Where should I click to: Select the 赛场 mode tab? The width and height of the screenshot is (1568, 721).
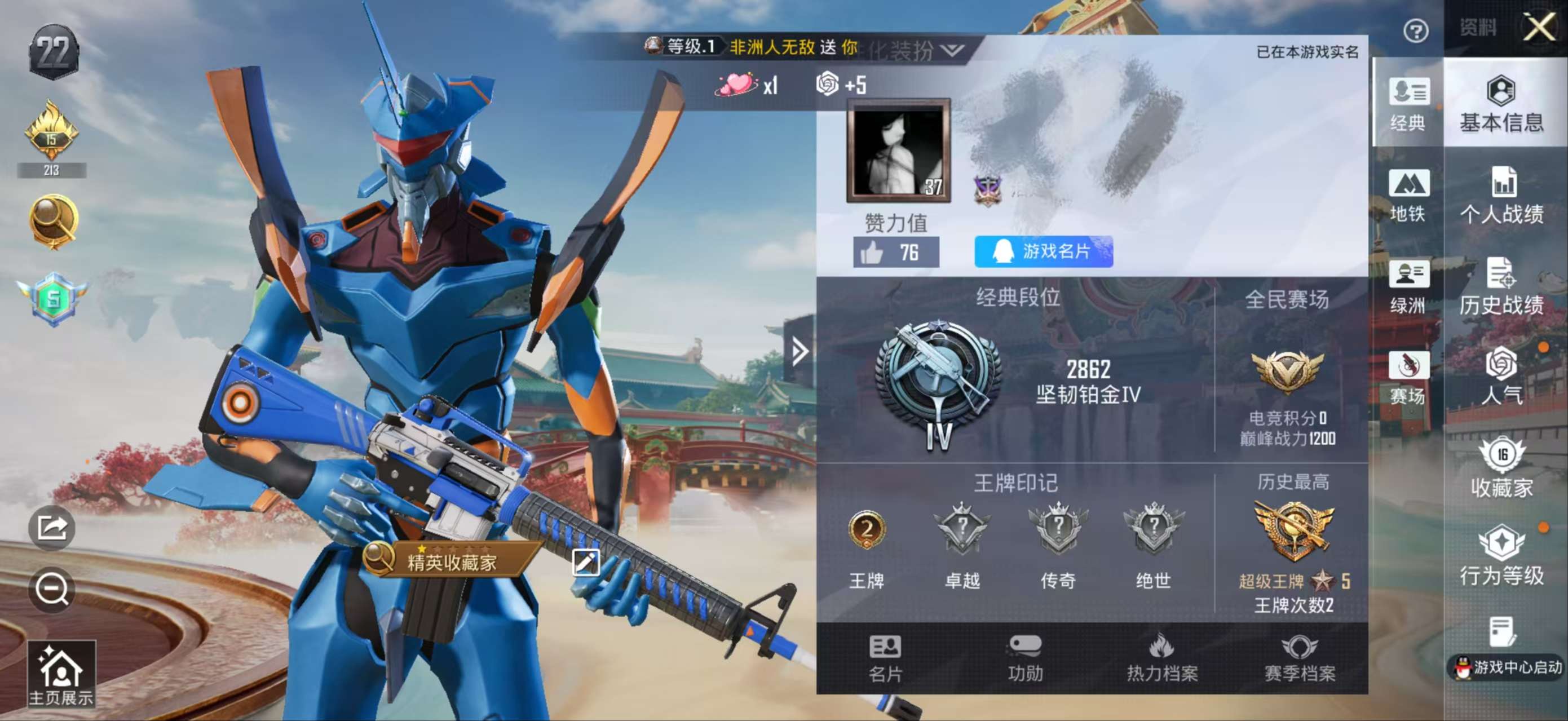coord(1408,378)
